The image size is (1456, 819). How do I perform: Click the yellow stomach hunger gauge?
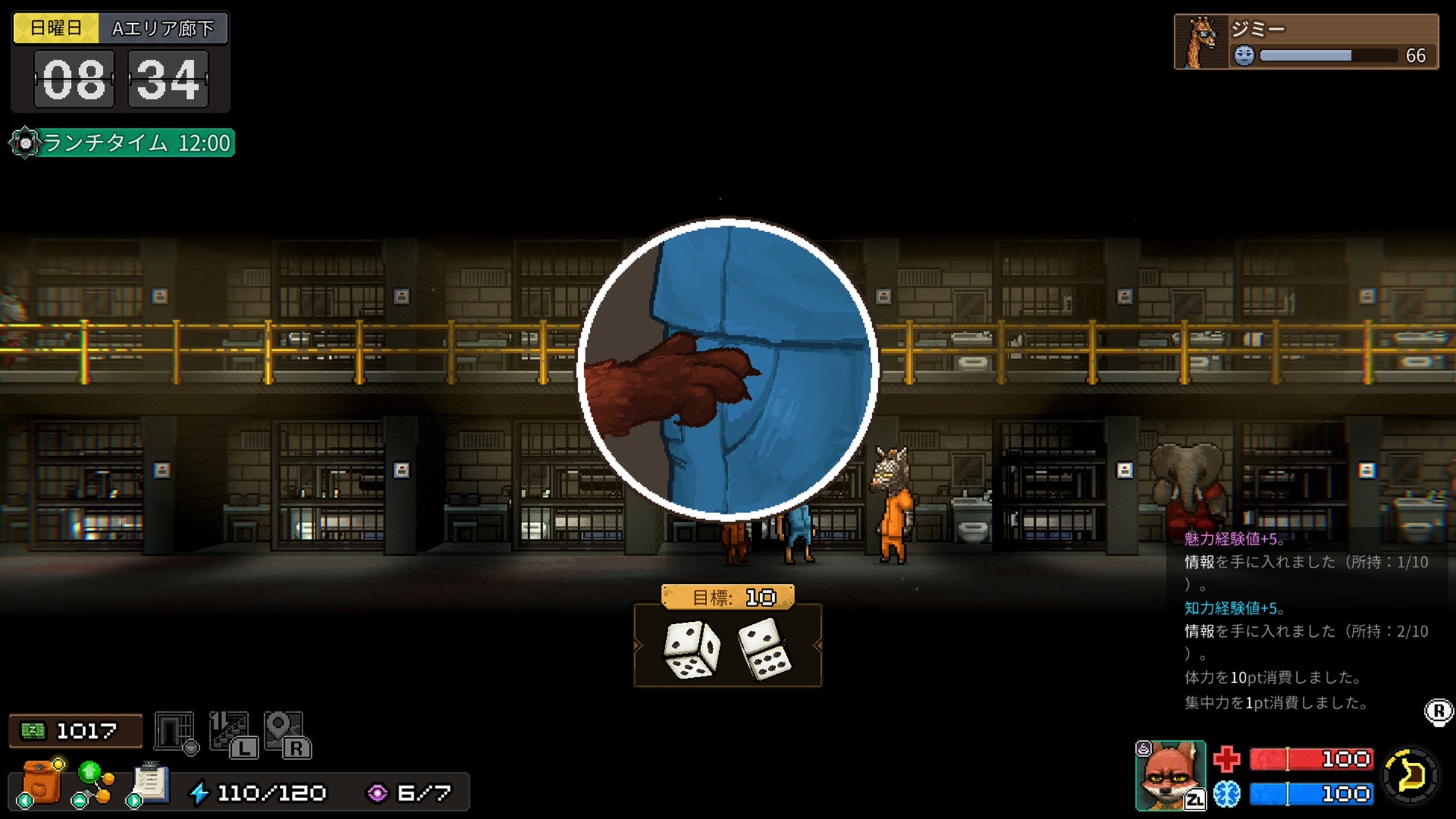[1410, 776]
